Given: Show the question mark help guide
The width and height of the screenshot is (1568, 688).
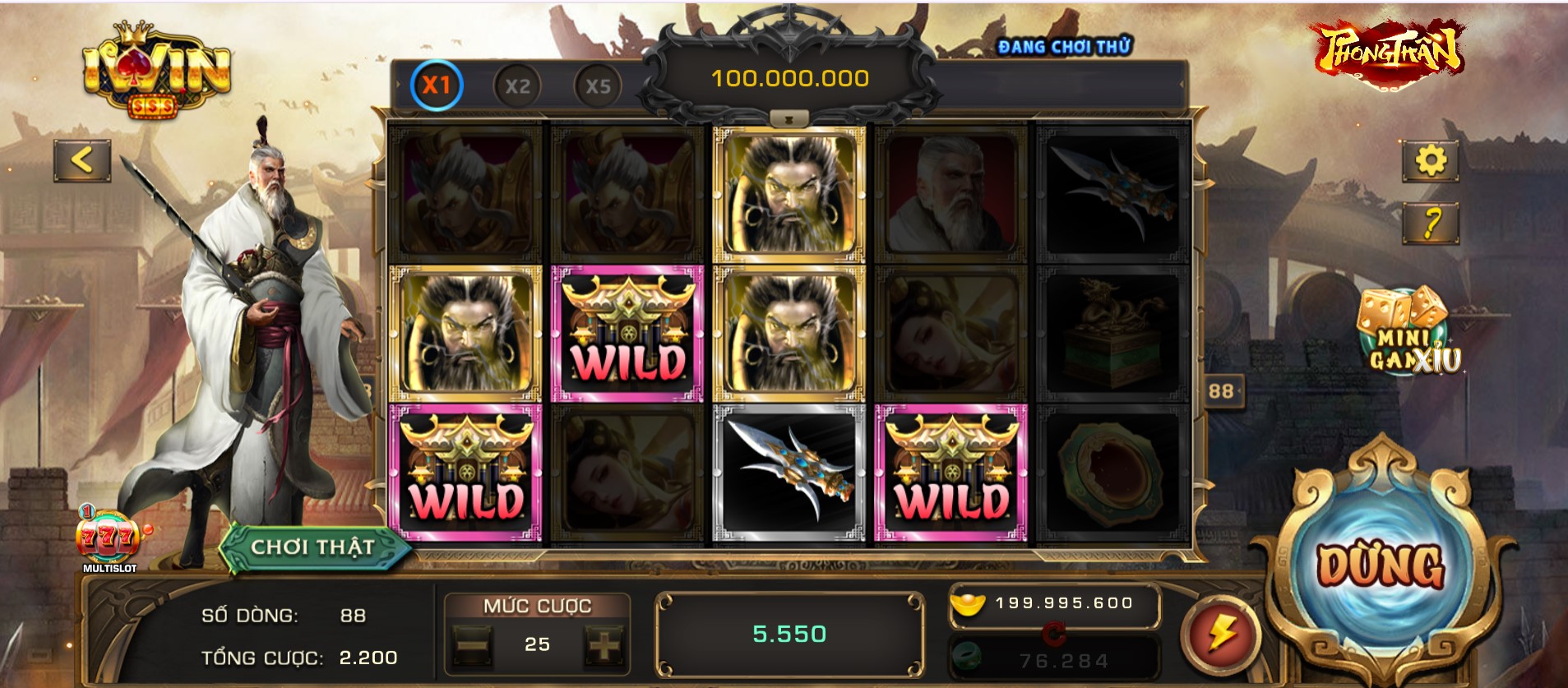Looking at the screenshot, I should [1431, 223].
